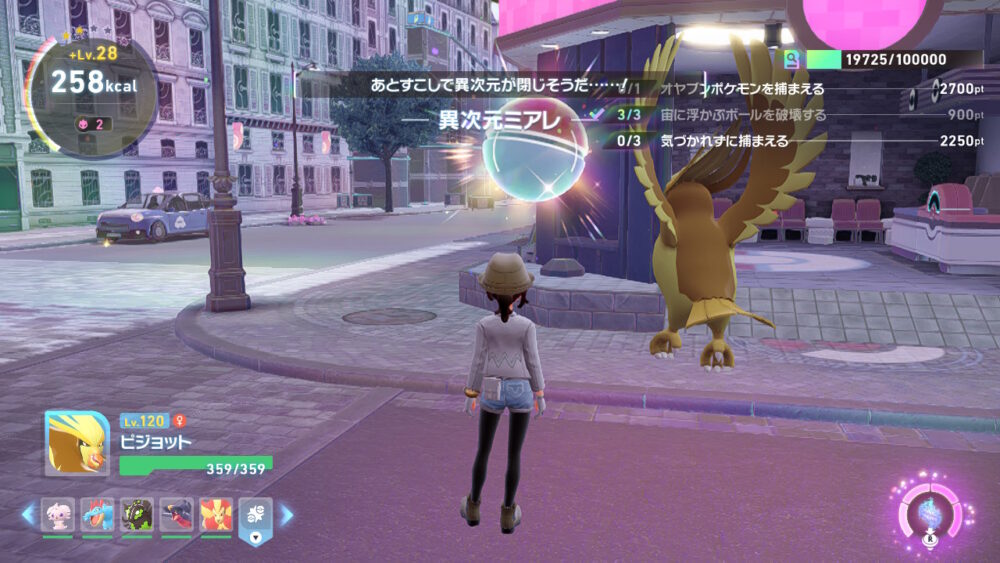Viewport: 1000px width, 563px height.
Task: Open the Poké Ball item selector slot
Action: (254, 516)
